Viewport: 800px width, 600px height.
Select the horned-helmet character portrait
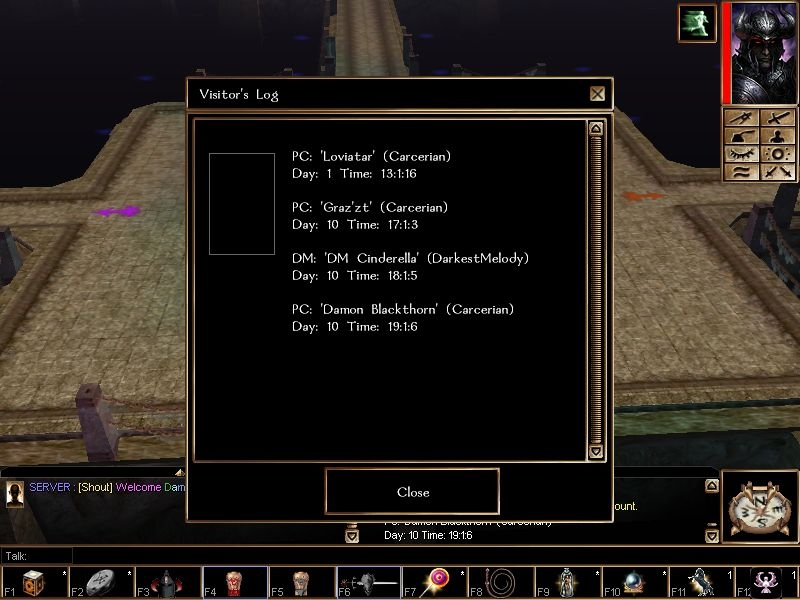[762, 52]
